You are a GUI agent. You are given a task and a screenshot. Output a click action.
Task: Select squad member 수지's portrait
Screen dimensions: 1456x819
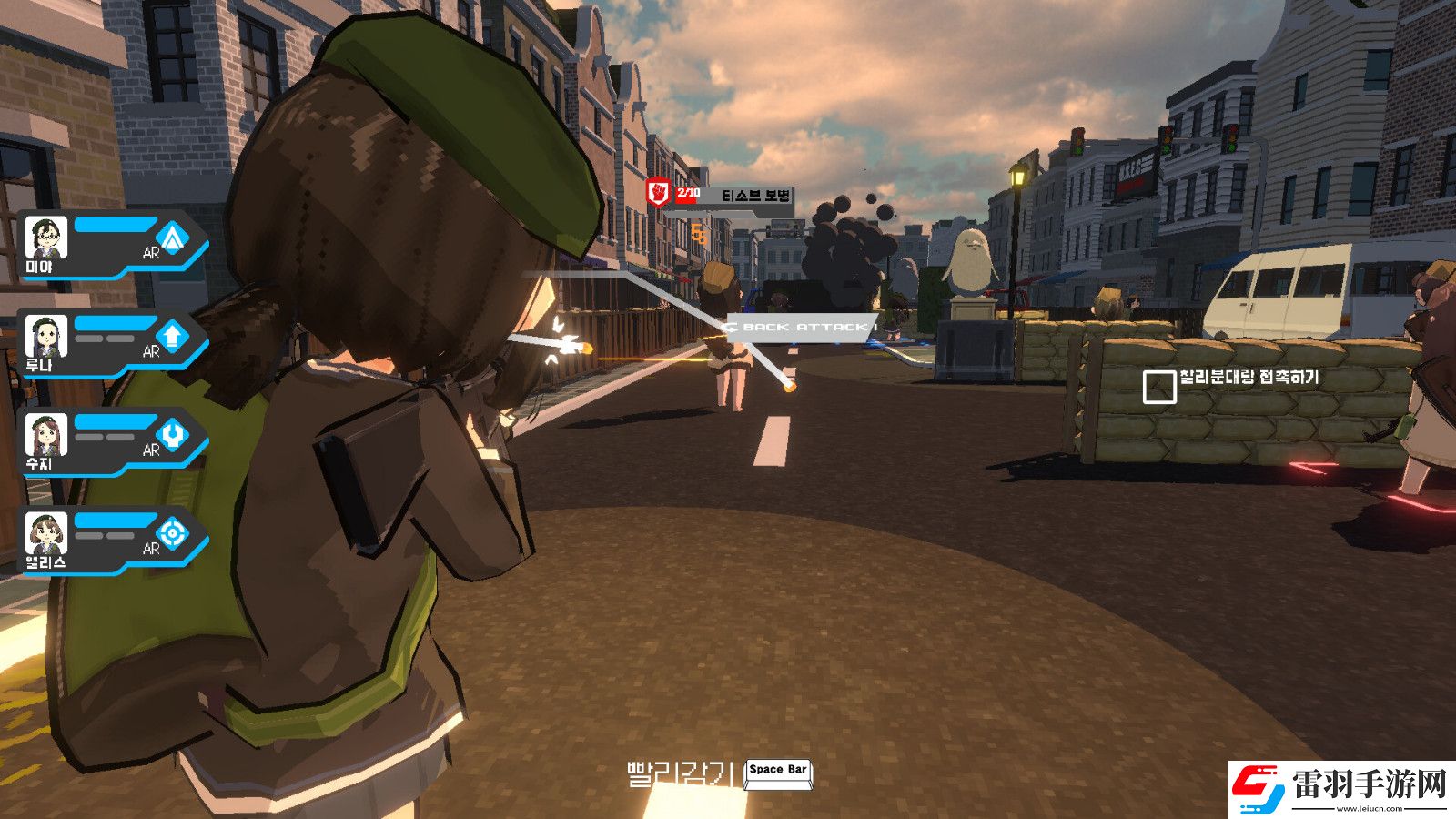(x=45, y=435)
